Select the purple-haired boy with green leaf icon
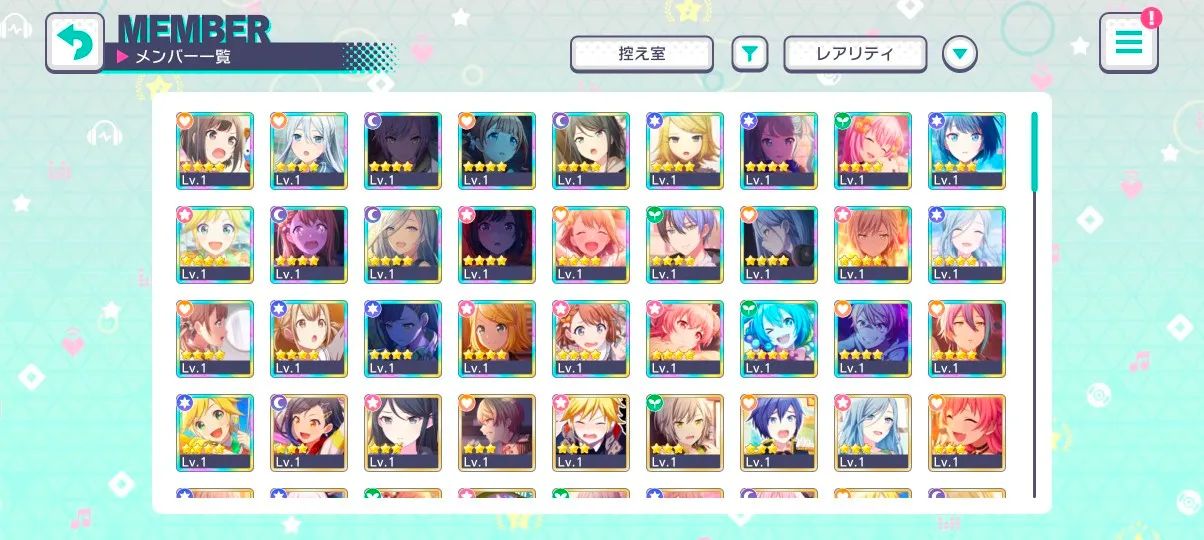1204x540 pixels. (685, 244)
